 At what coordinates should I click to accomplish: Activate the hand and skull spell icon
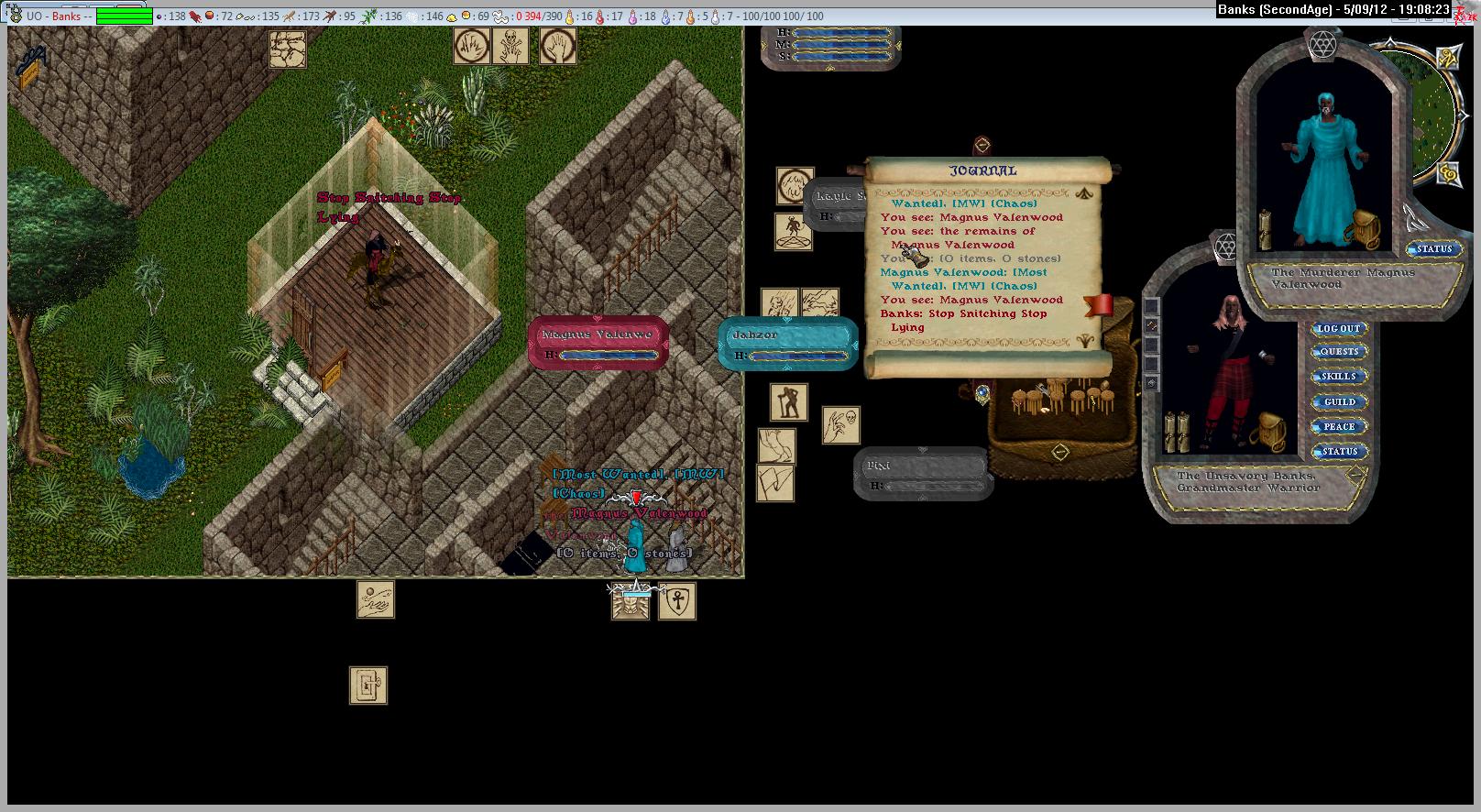840,425
